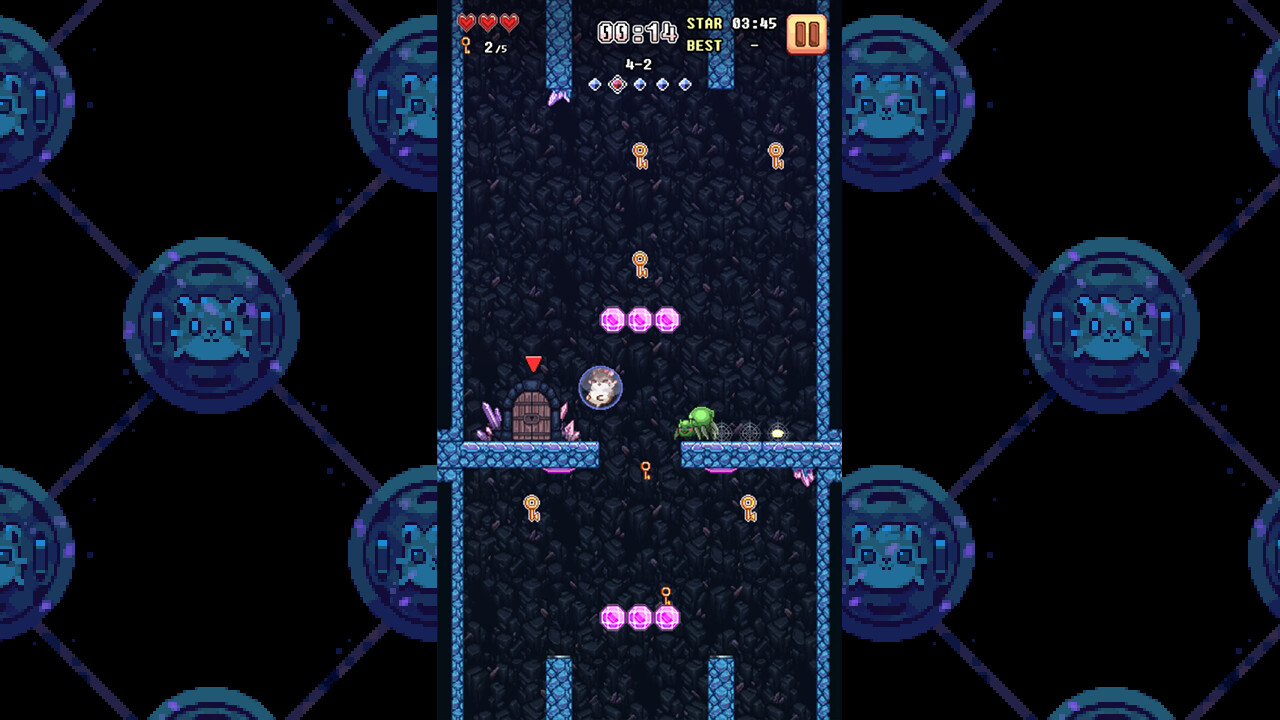Image resolution: width=1280 pixels, height=720 pixels.
Task: Select the red diamond level progress marker
Action: coord(617,83)
